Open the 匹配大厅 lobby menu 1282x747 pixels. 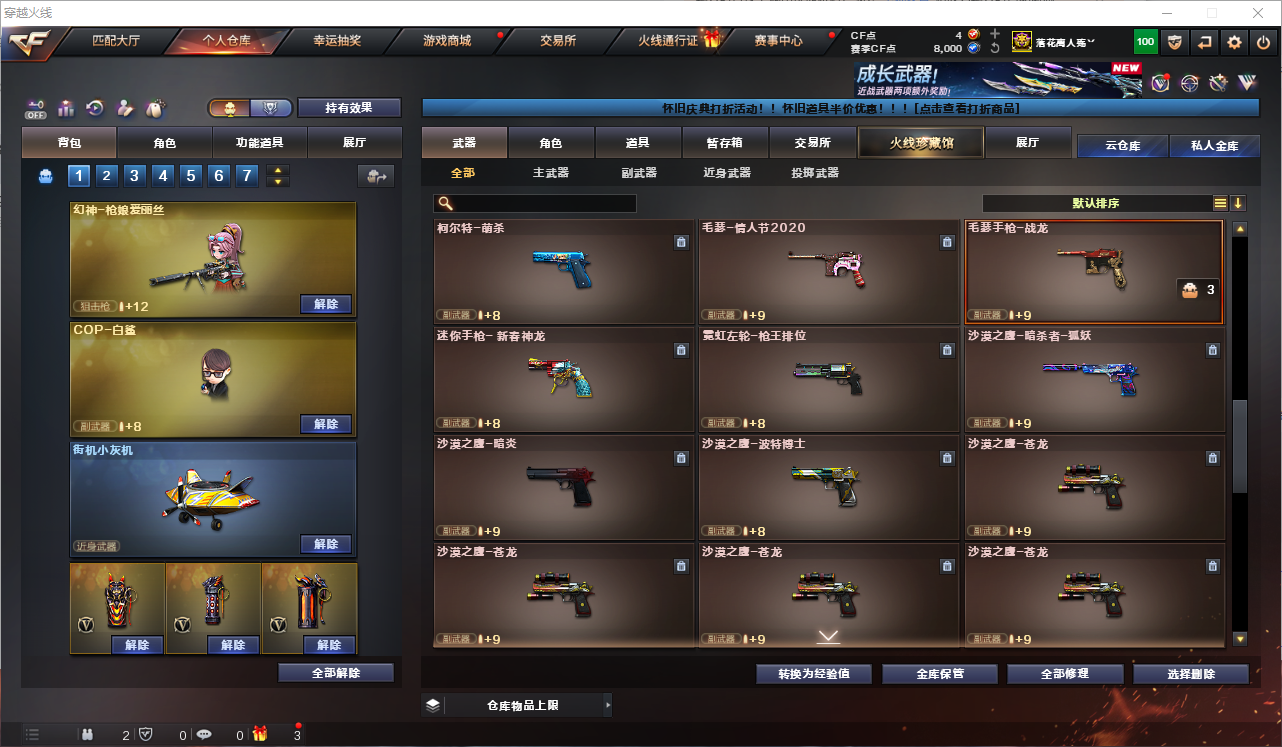click(x=115, y=41)
